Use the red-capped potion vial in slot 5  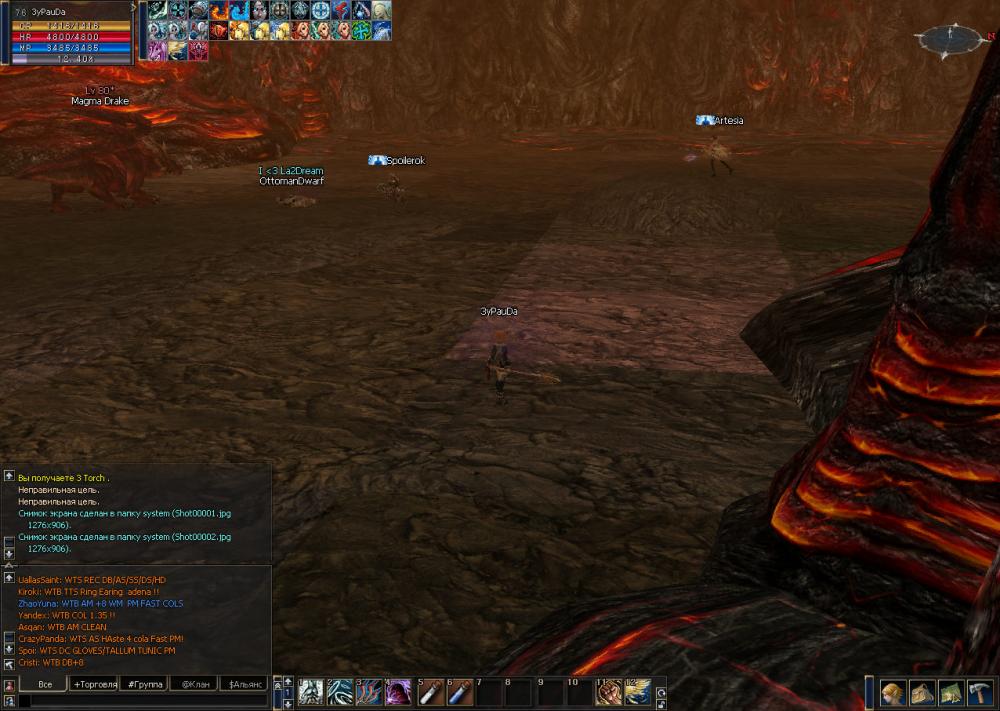[x=430, y=692]
